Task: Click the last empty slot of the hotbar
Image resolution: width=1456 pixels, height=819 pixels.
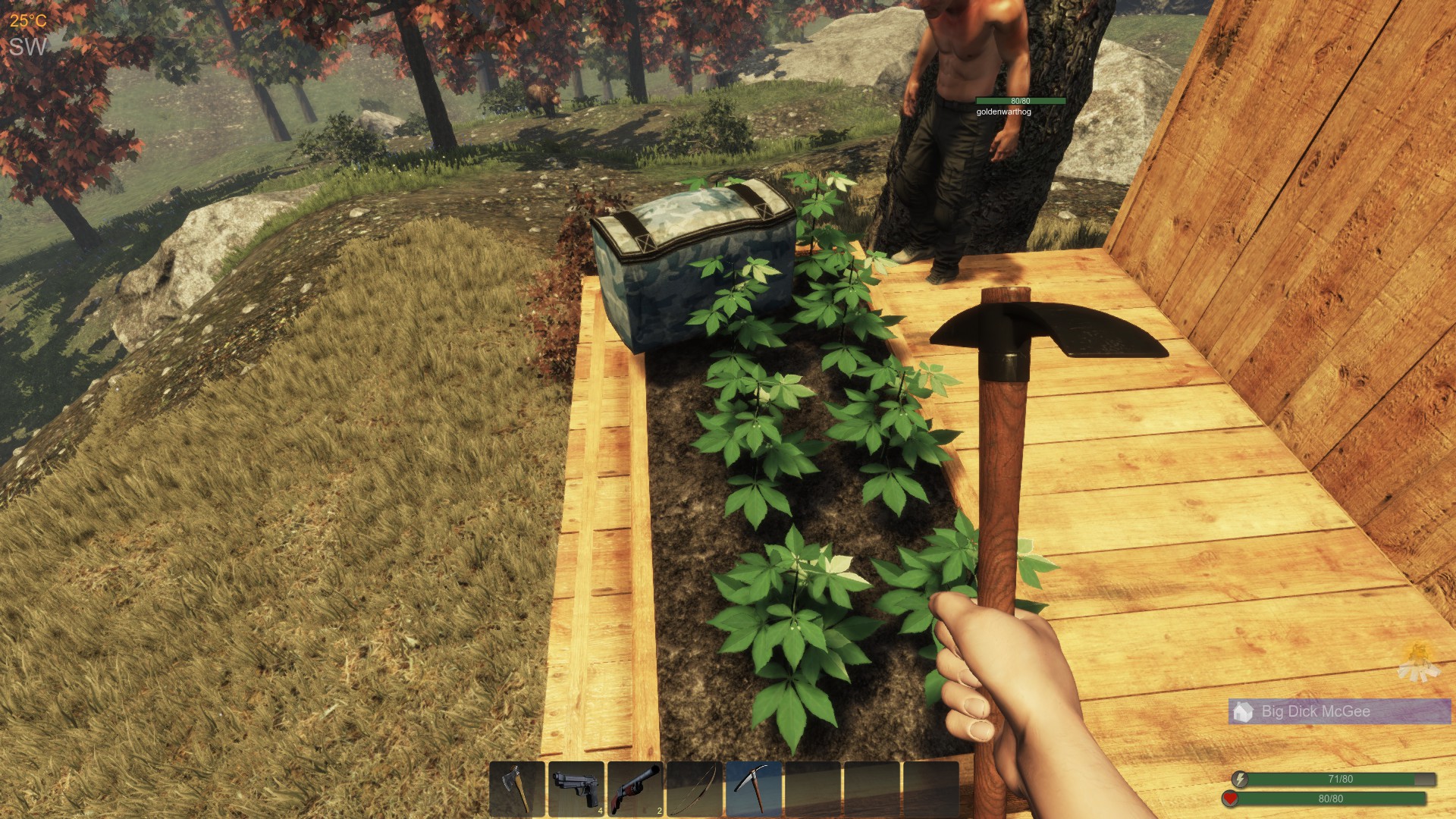Action: (x=930, y=790)
